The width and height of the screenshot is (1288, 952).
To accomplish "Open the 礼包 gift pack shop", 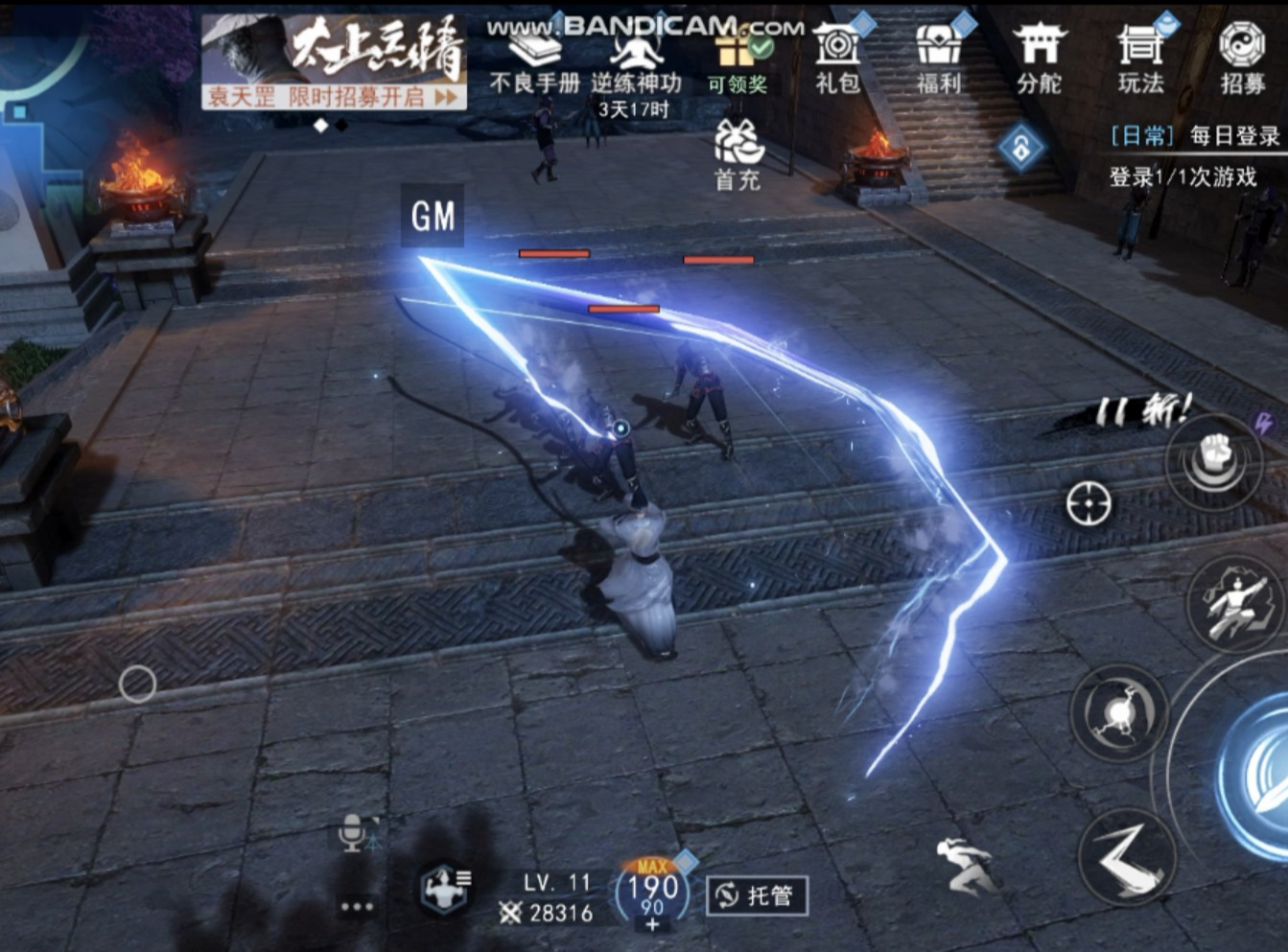I will pyautogui.click(x=837, y=58).
